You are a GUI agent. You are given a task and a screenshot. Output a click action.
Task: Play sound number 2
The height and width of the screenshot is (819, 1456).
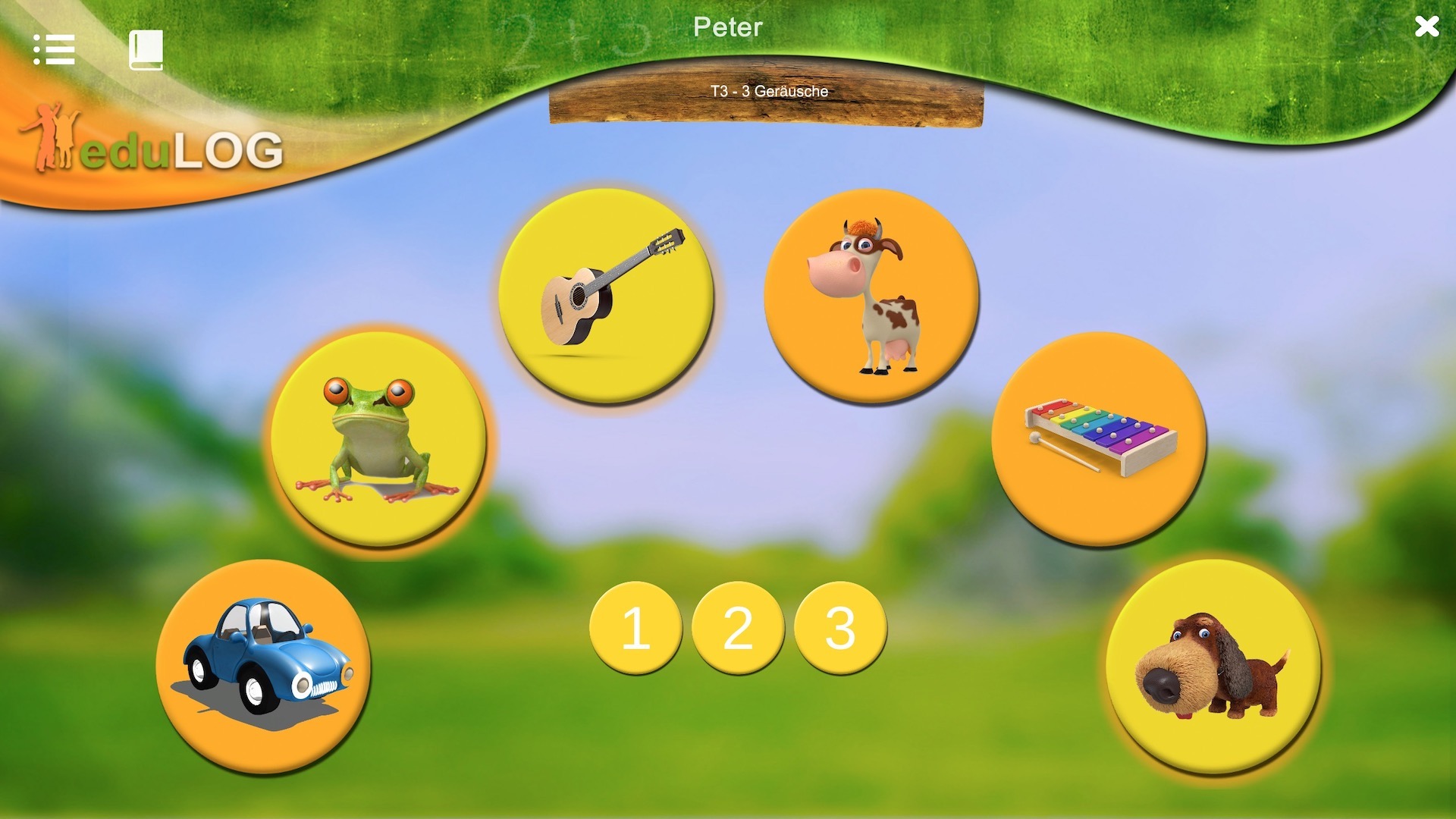point(738,628)
